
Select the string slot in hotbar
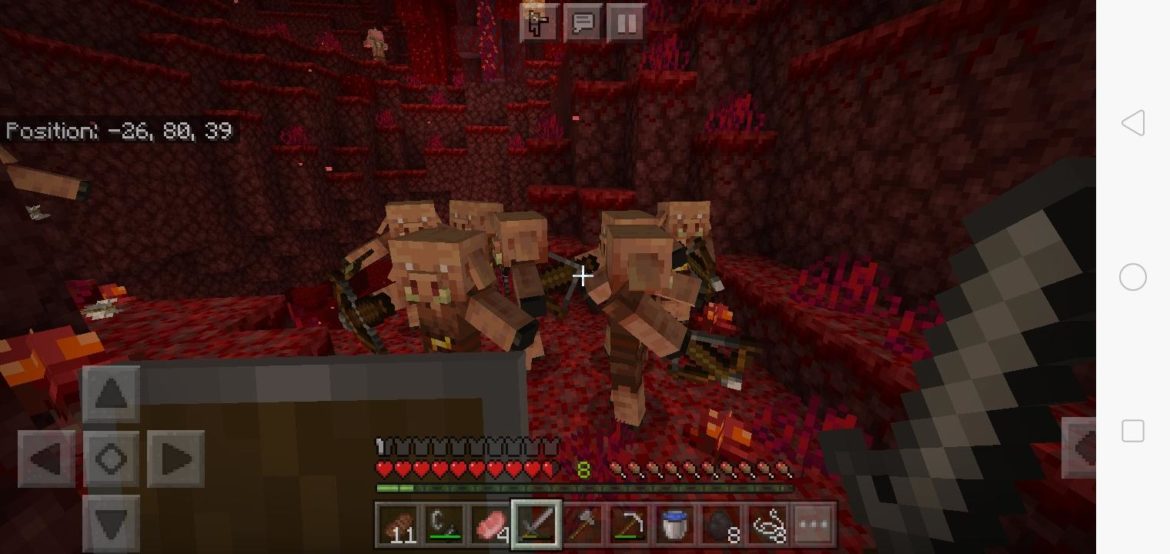coord(767,524)
